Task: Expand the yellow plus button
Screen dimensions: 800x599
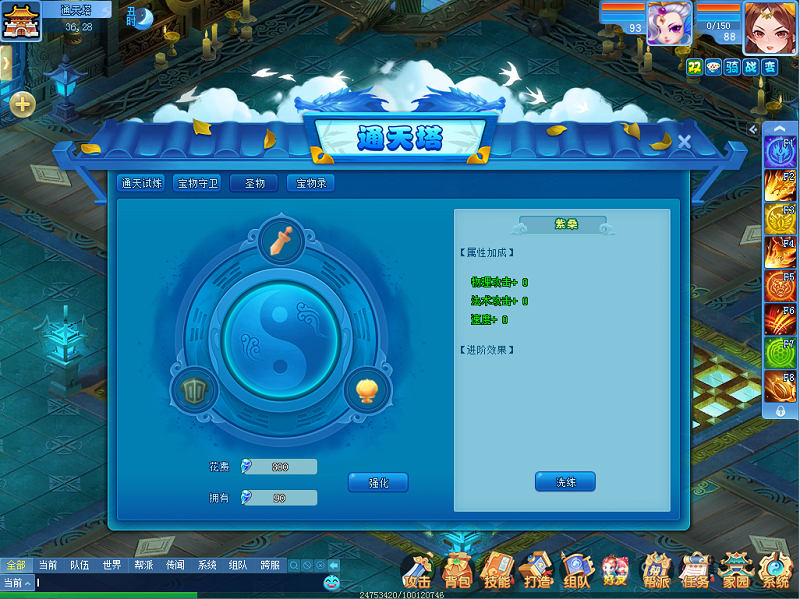Action: click(22, 103)
